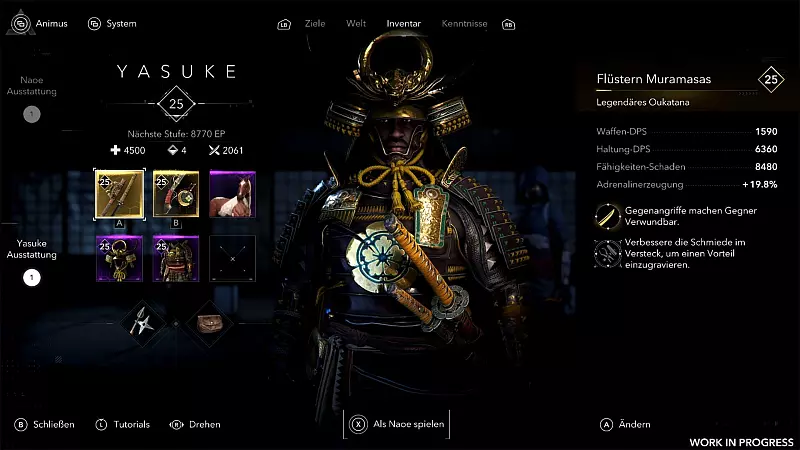Close the inventory with Schließen
This screenshot has height=450, width=800.
[46, 424]
